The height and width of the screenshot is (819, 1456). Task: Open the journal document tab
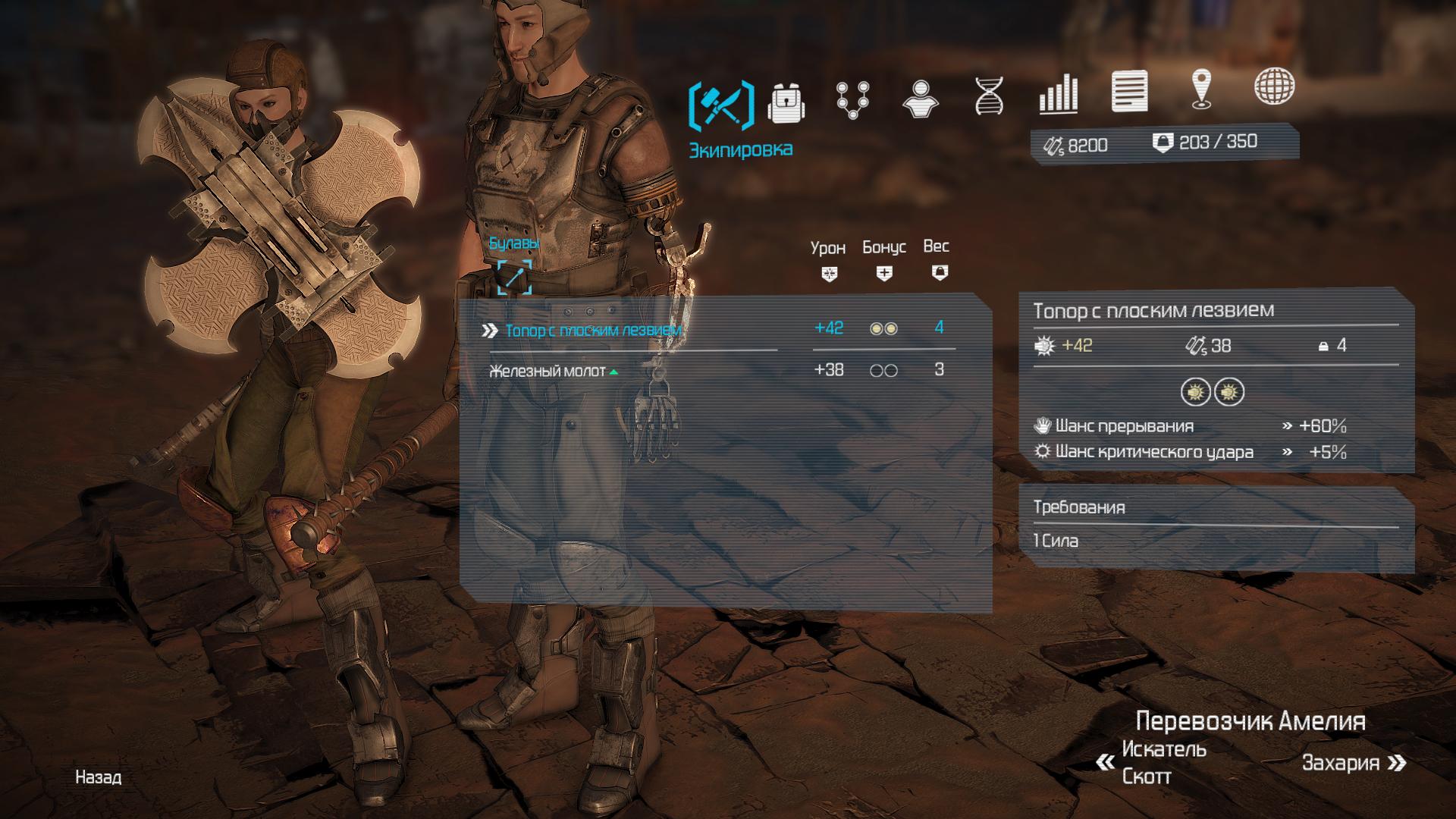coord(1129,92)
